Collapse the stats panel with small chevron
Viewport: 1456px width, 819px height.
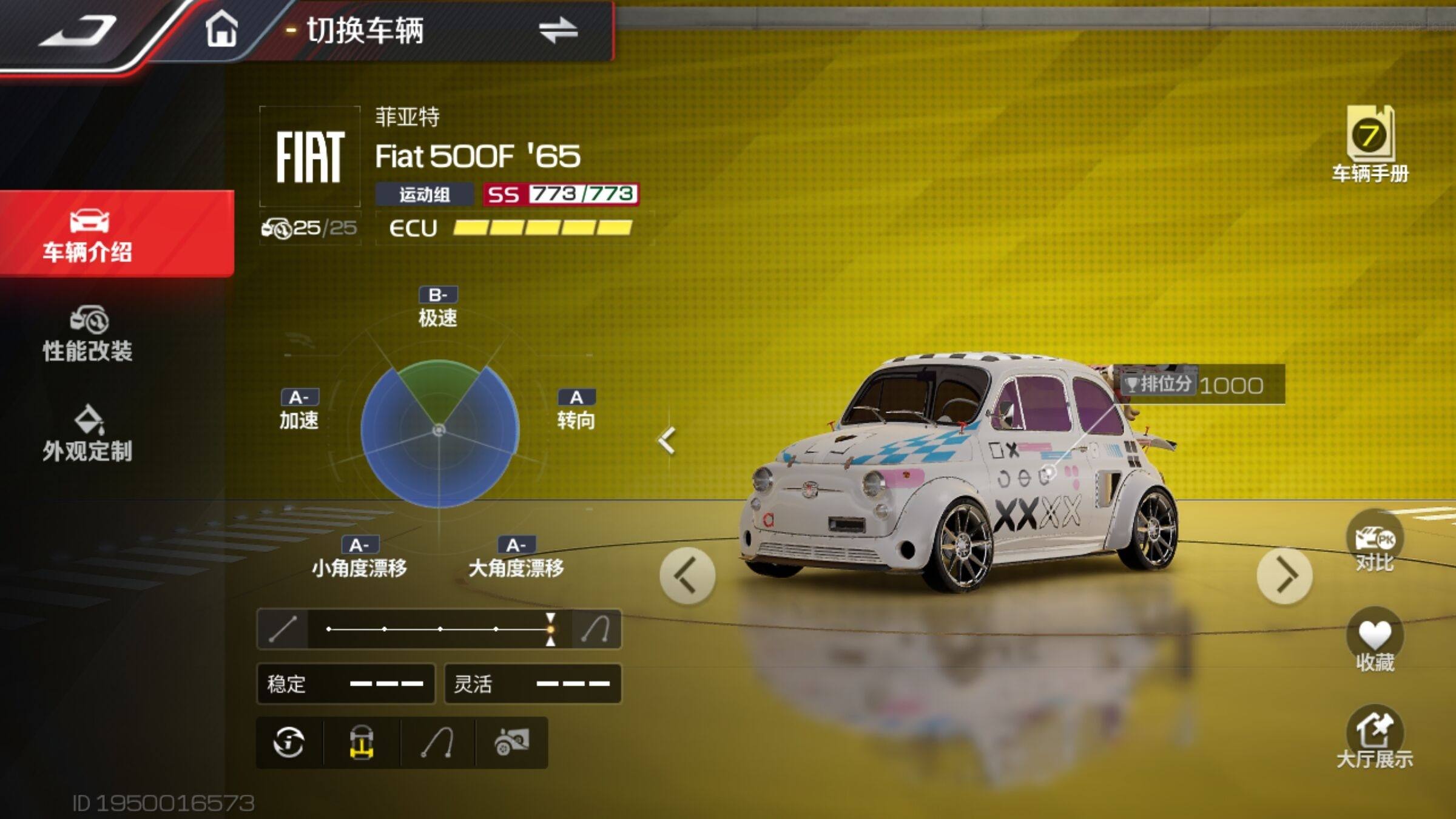pyautogui.click(x=667, y=440)
